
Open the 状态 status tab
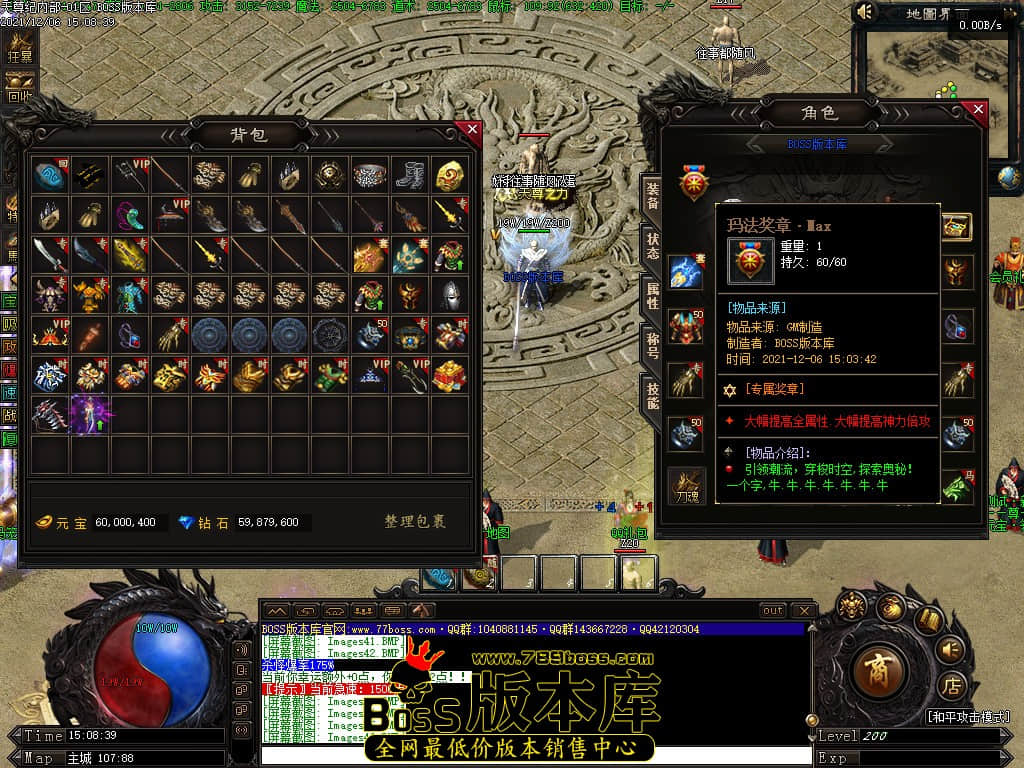[652, 246]
